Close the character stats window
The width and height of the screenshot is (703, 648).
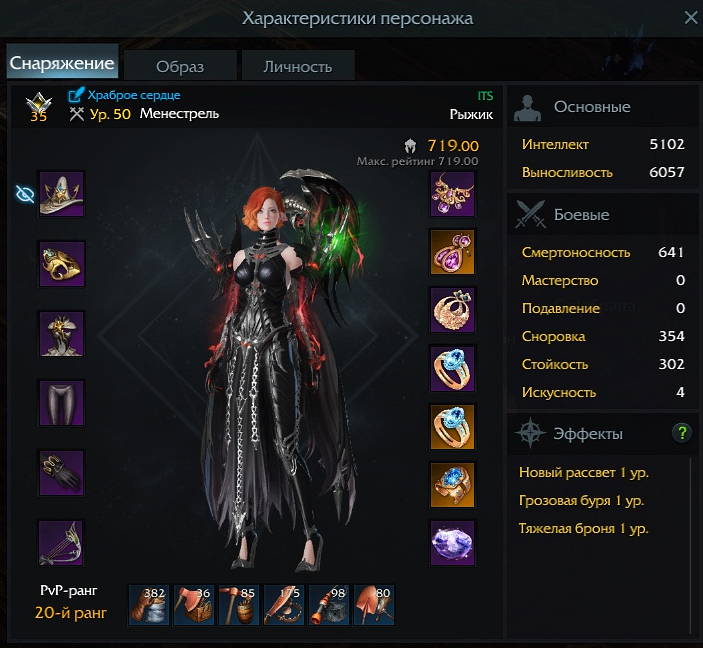(x=690, y=18)
